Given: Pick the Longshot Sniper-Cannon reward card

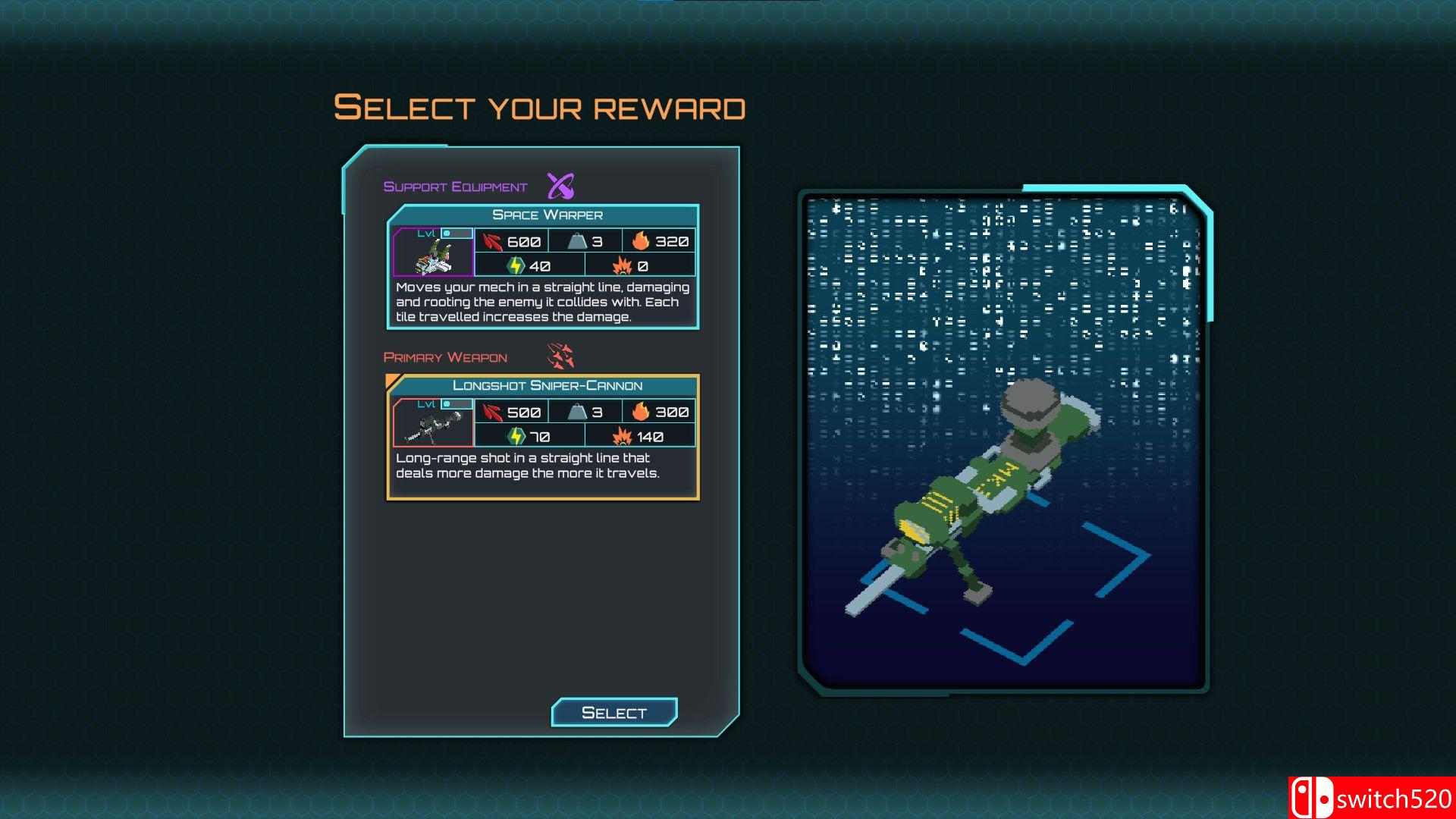Looking at the screenshot, I should pos(543,438).
